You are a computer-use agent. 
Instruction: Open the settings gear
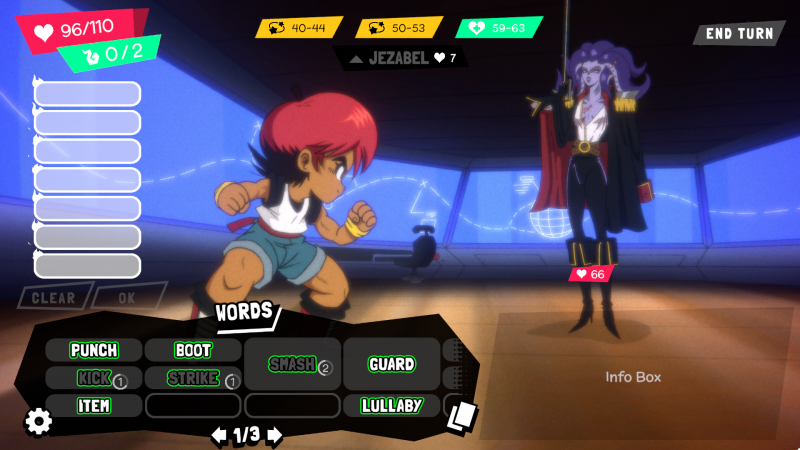pyautogui.click(x=38, y=421)
